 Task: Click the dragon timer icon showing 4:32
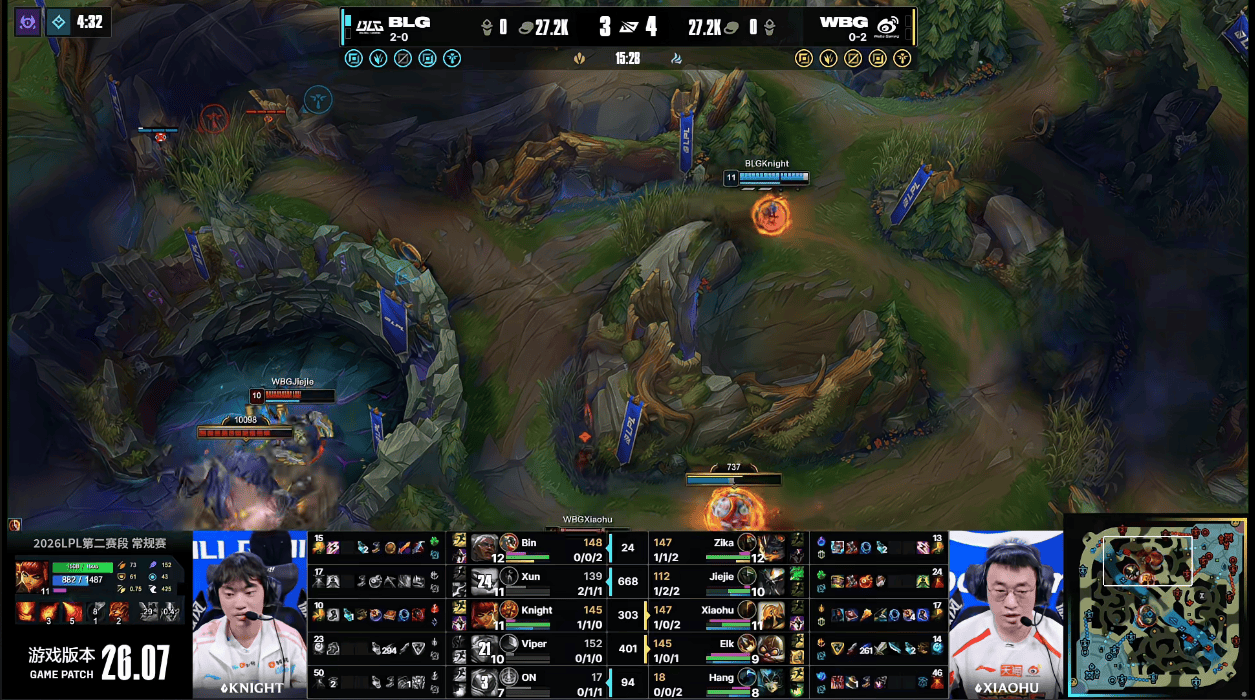coord(59,22)
